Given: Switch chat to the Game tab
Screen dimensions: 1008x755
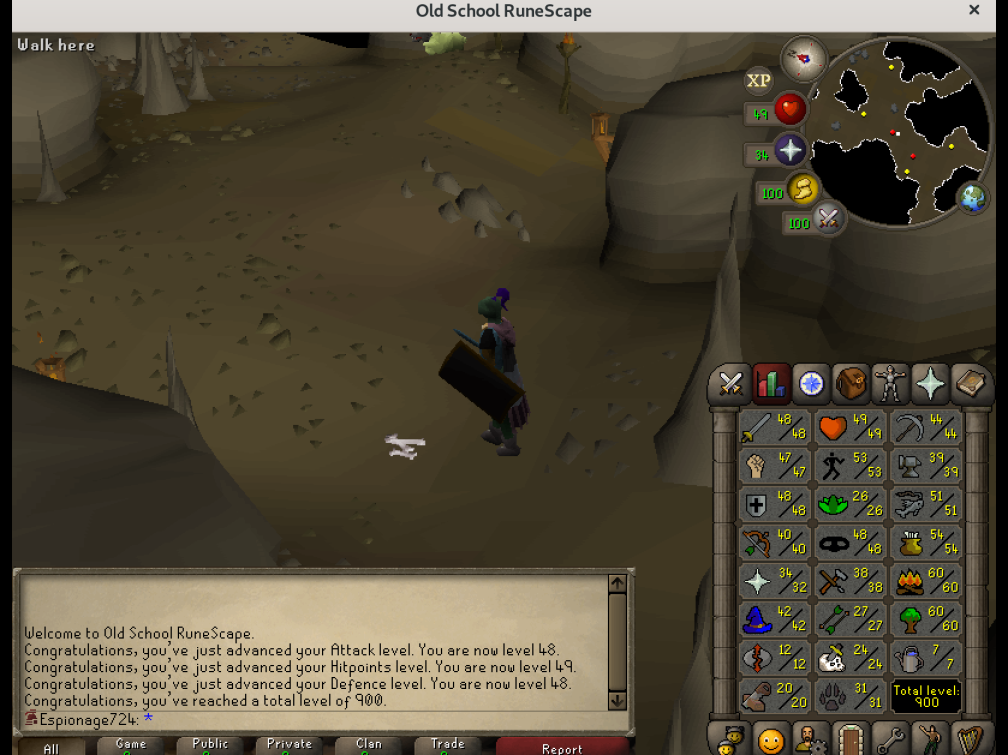Looking at the screenshot, I should click(131, 745).
